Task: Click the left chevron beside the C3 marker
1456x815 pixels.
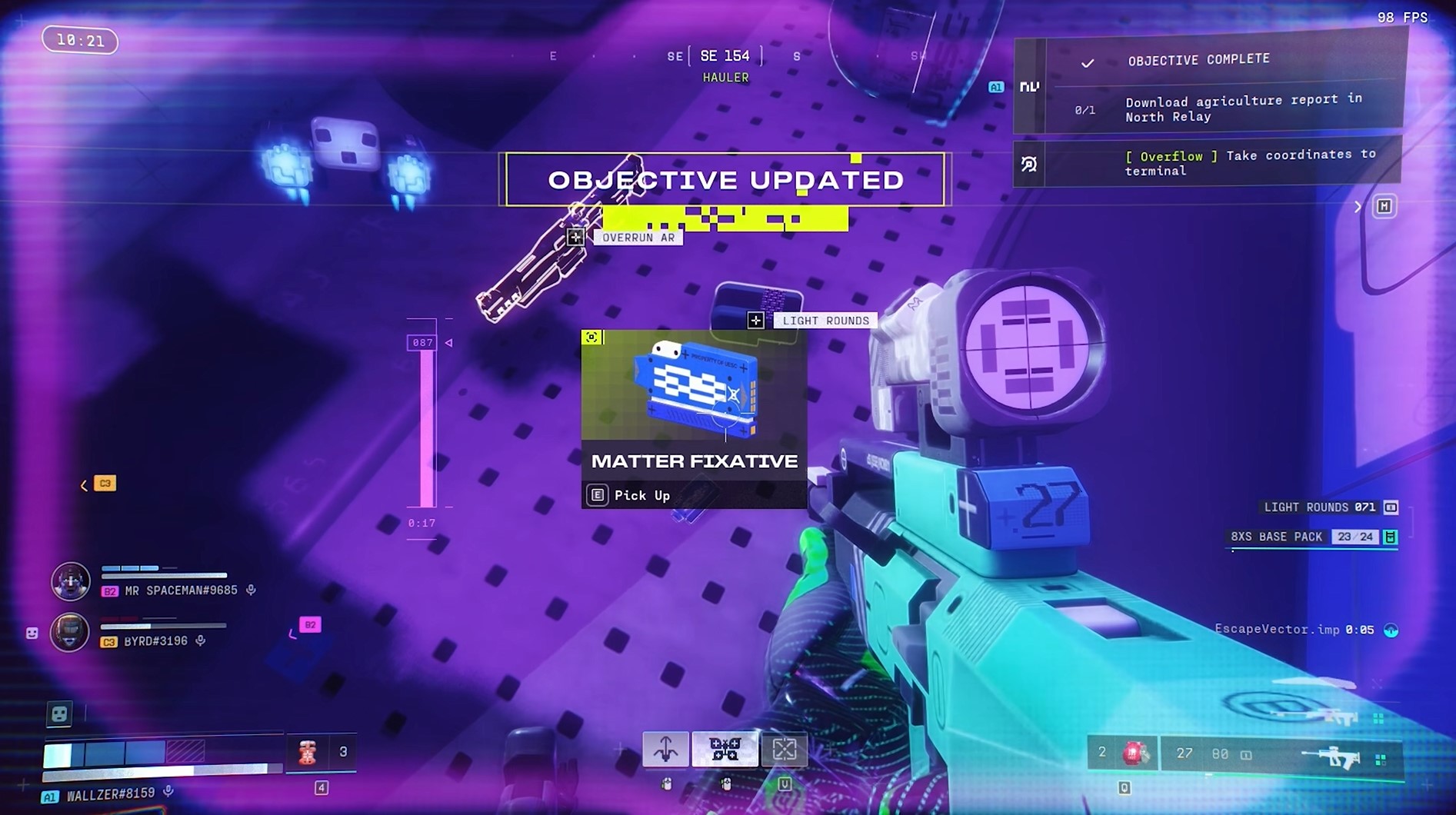Action: pos(82,484)
